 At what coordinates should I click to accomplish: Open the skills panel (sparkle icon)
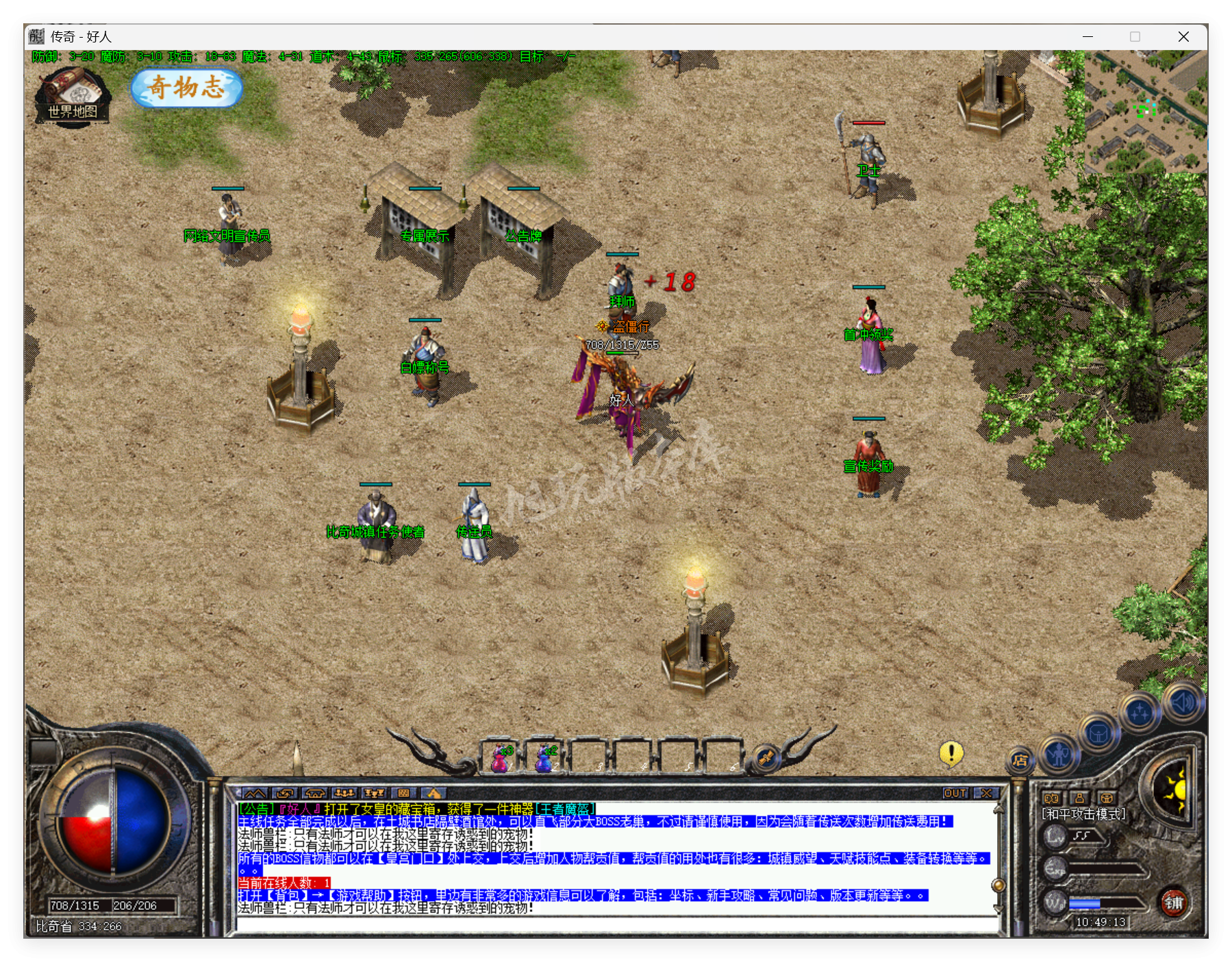click(1140, 713)
